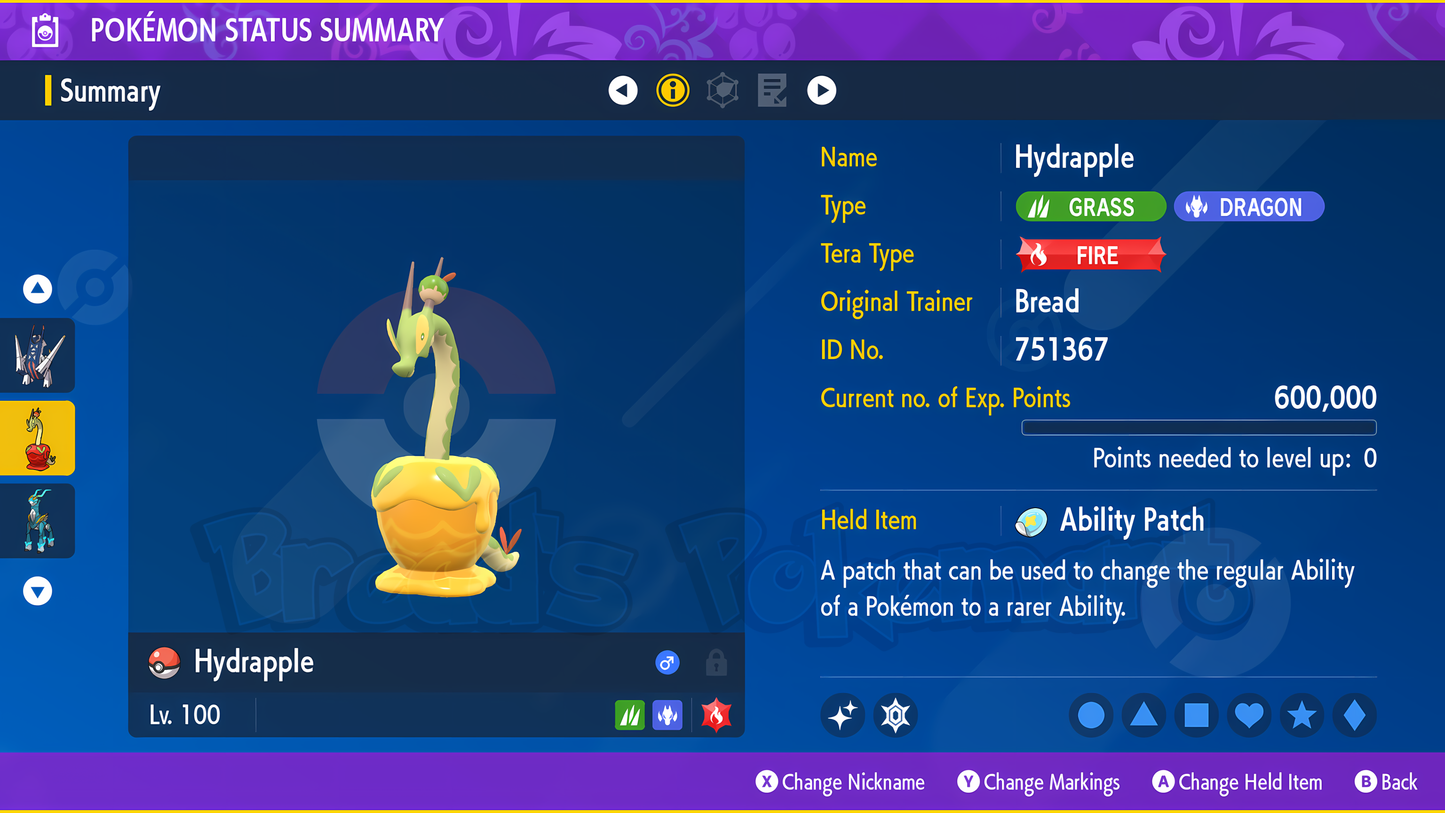Viewport: 1445px width, 813px height.
Task: Toggle the circle marking
Action: pos(1091,715)
